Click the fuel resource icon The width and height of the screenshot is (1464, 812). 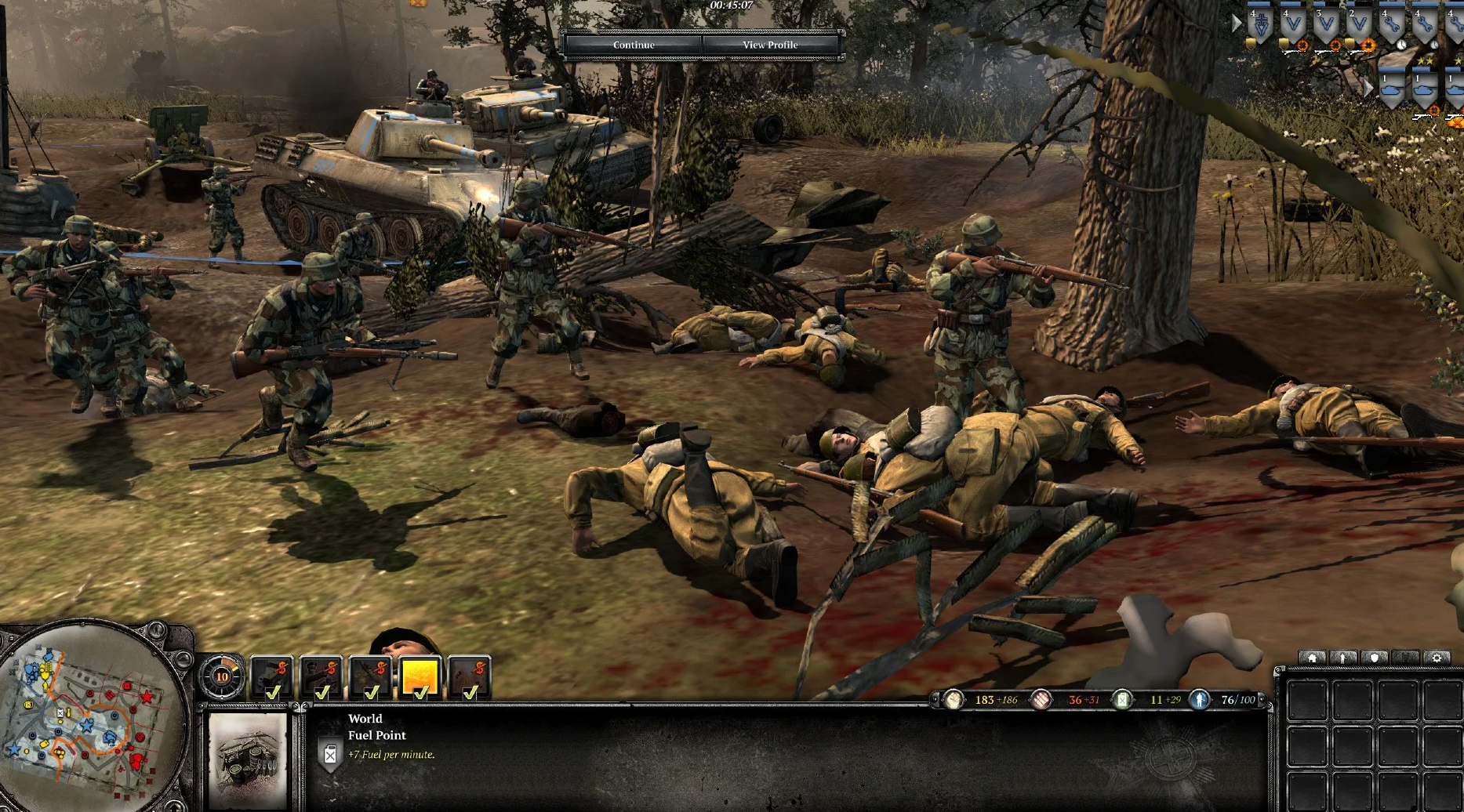point(1122,700)
